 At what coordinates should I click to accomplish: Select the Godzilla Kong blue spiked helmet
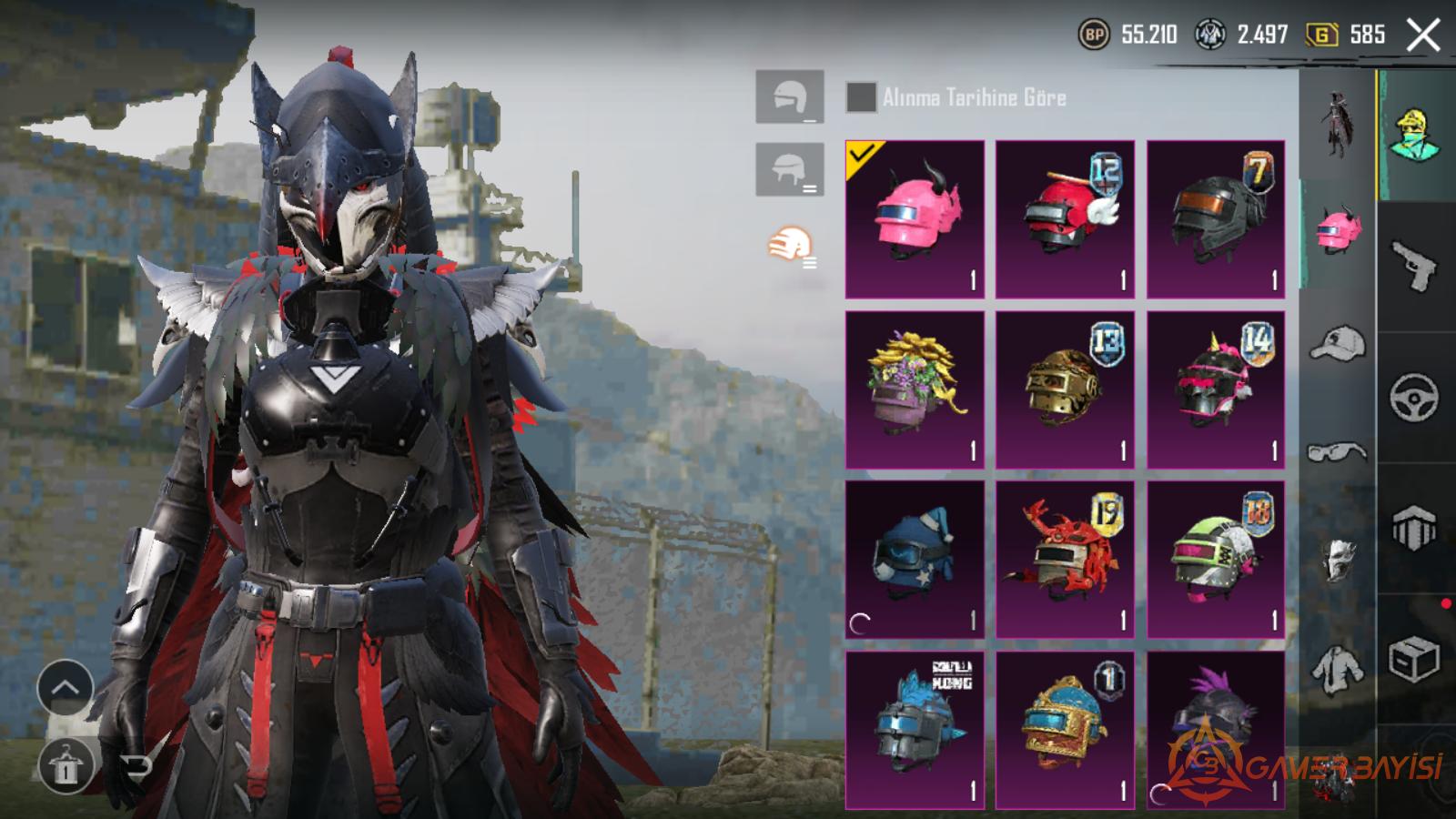pos(915,729)
